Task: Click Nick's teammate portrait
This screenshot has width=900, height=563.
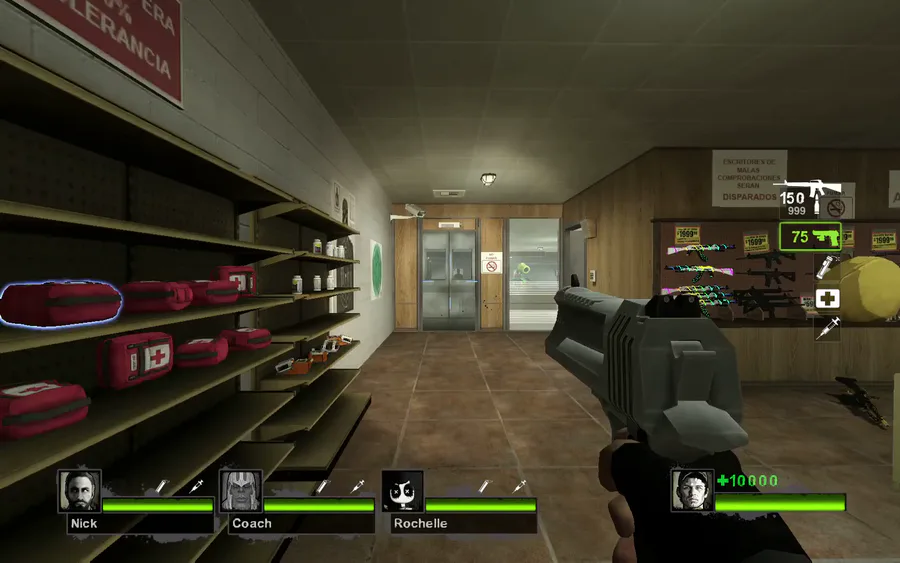Action: [79, 491]
